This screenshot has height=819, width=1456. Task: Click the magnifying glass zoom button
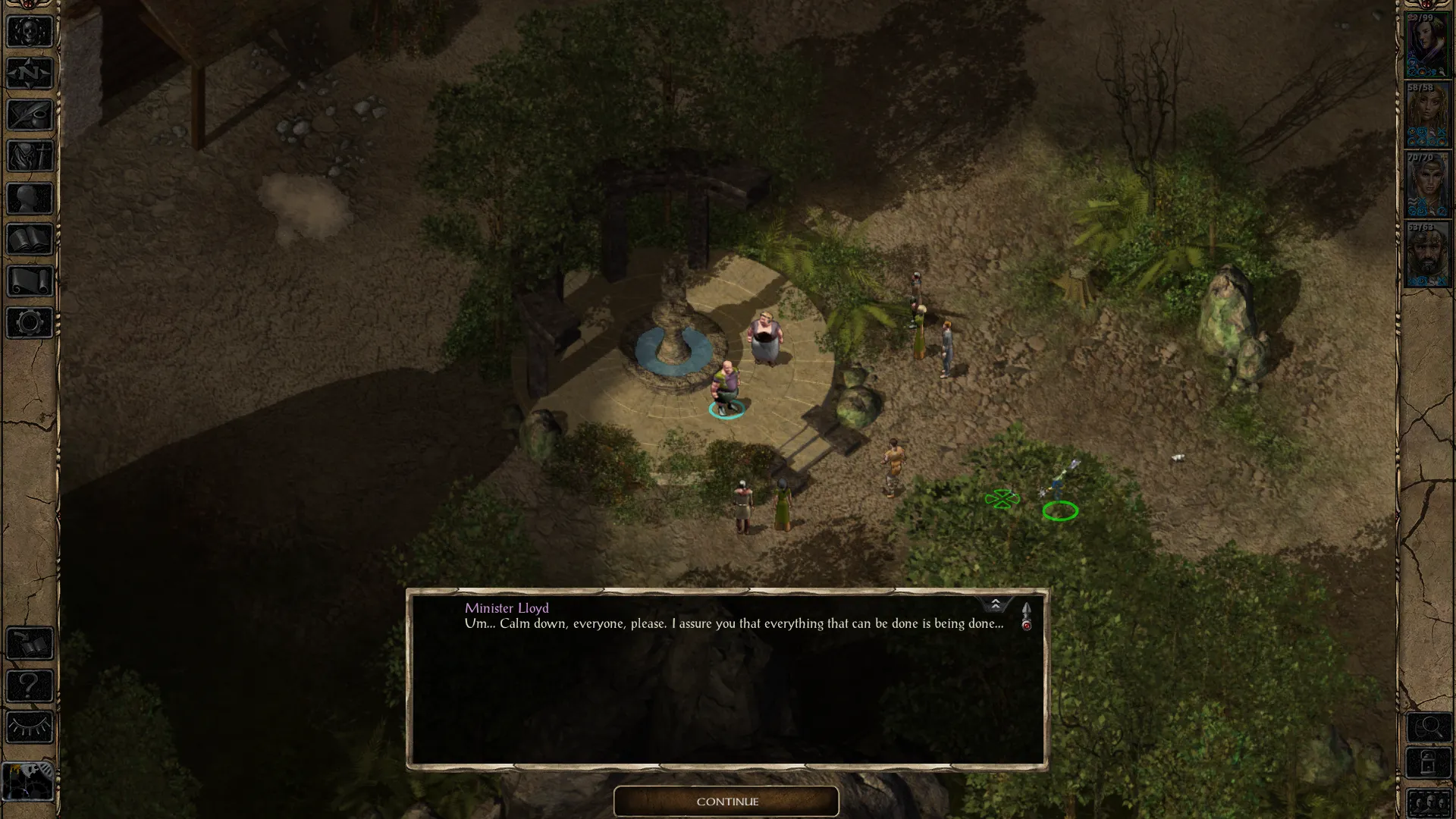click(1429, 728)
